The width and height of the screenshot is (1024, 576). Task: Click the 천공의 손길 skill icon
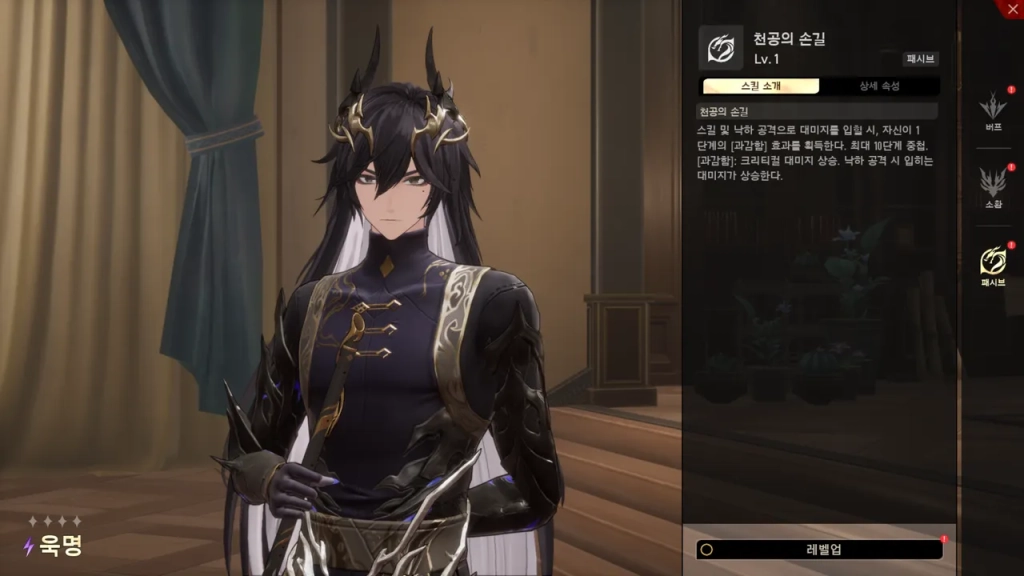720,48
